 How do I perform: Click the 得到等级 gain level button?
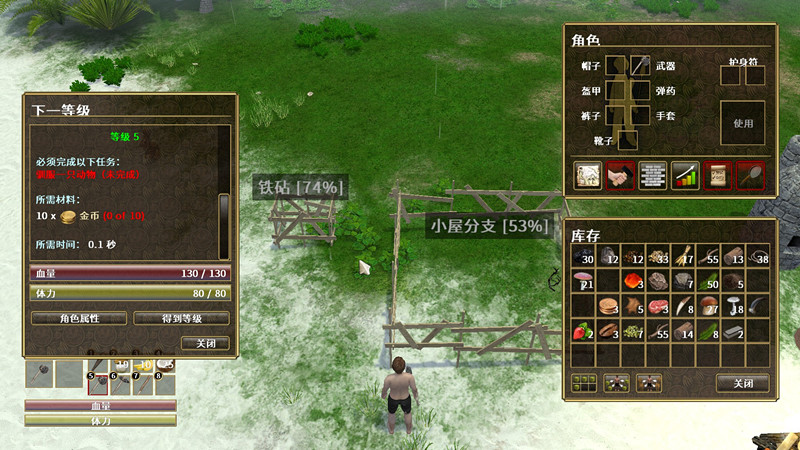click(181, 318)
